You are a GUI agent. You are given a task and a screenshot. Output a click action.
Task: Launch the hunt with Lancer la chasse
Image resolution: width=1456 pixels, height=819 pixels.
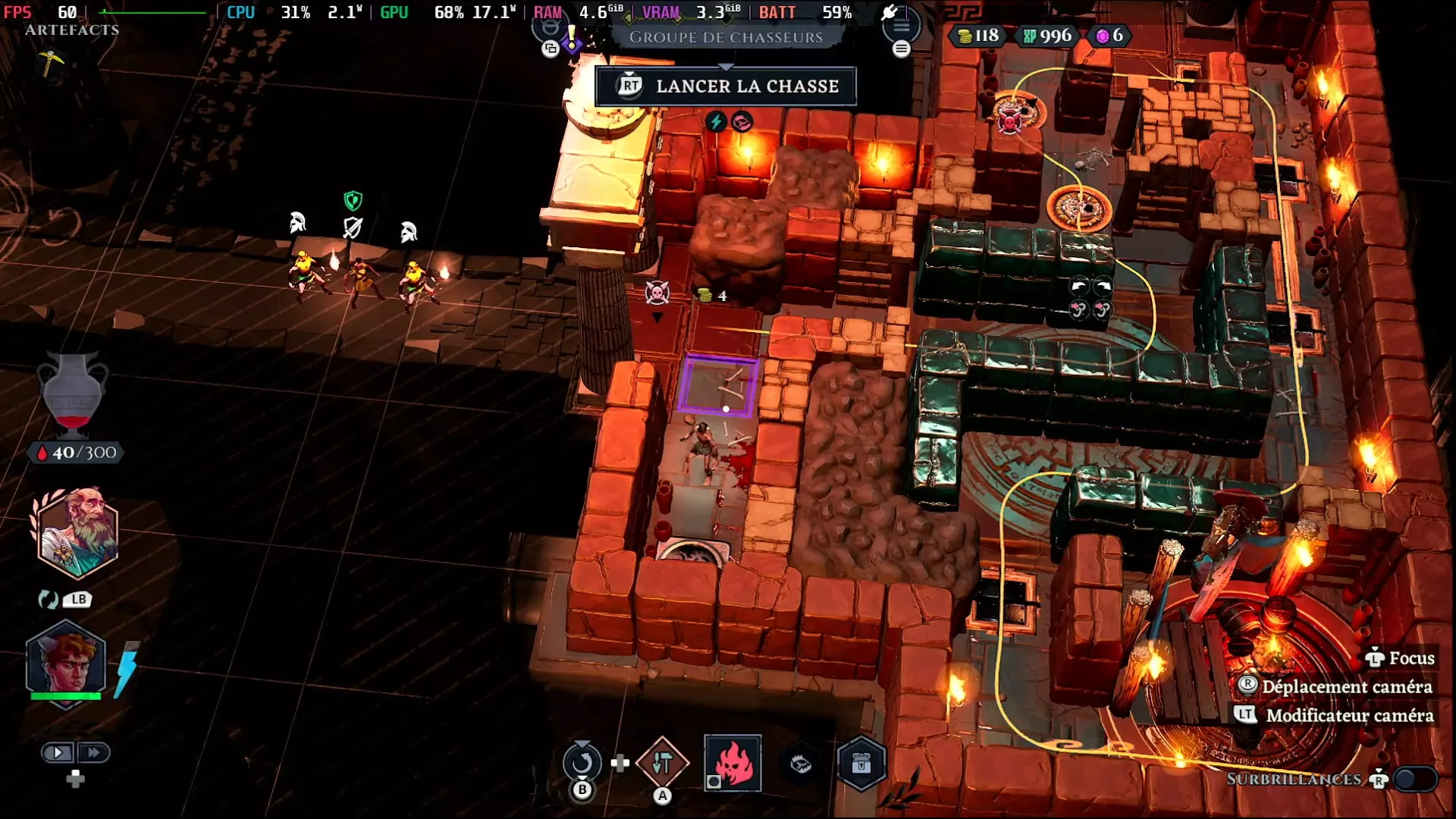726,86
